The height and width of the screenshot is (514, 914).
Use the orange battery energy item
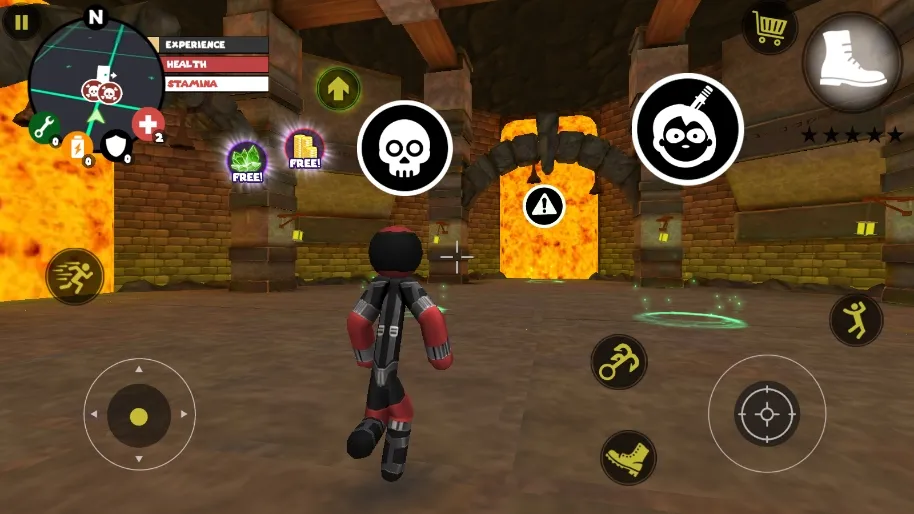tap(78, 148)
